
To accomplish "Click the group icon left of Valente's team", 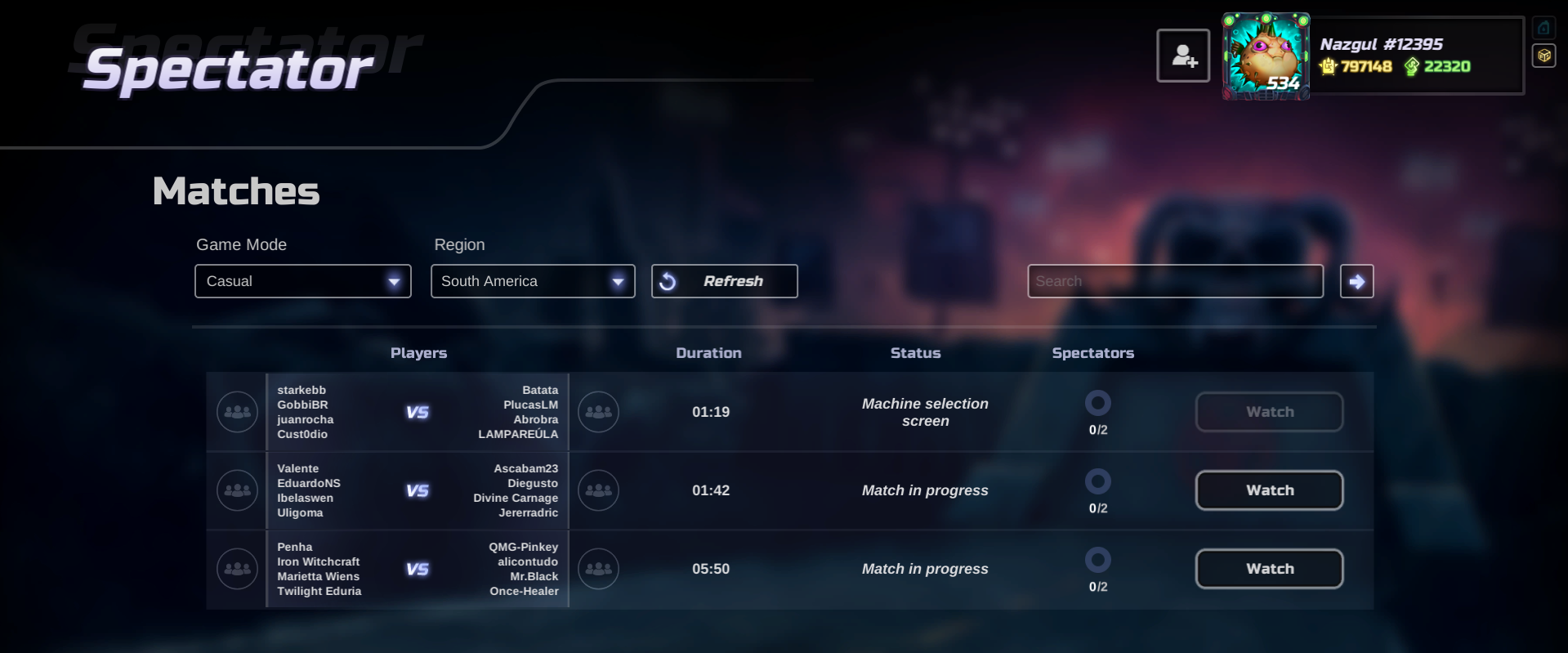I will click(236, 490).
